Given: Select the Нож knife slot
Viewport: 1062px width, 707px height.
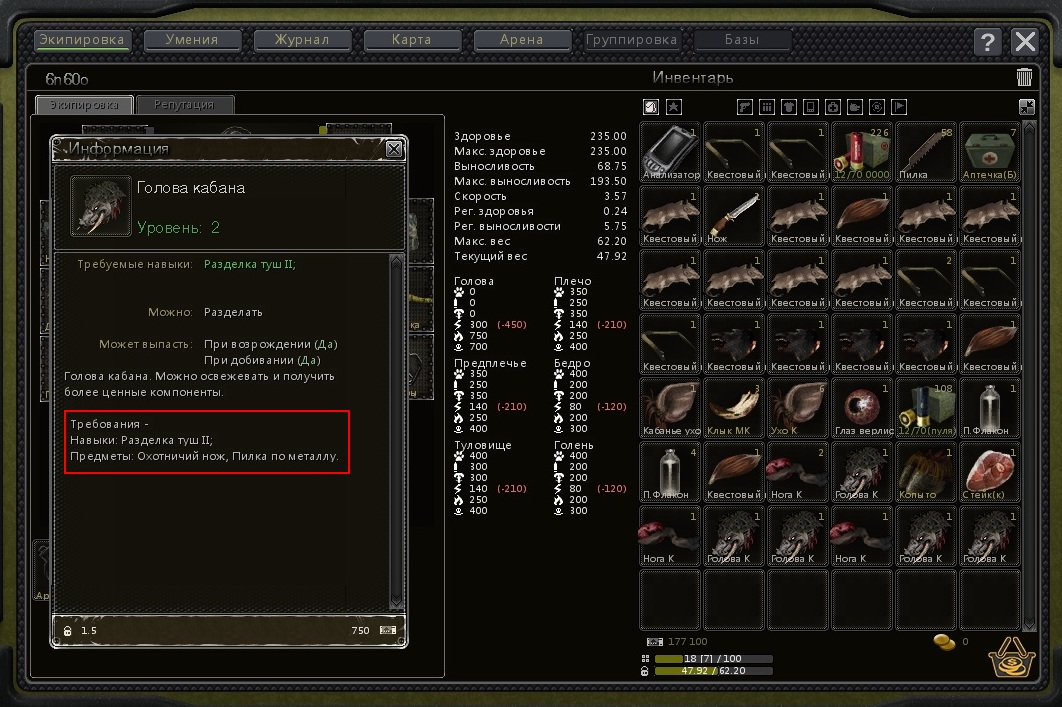Looking at the screenshot, I should [734, 216].
